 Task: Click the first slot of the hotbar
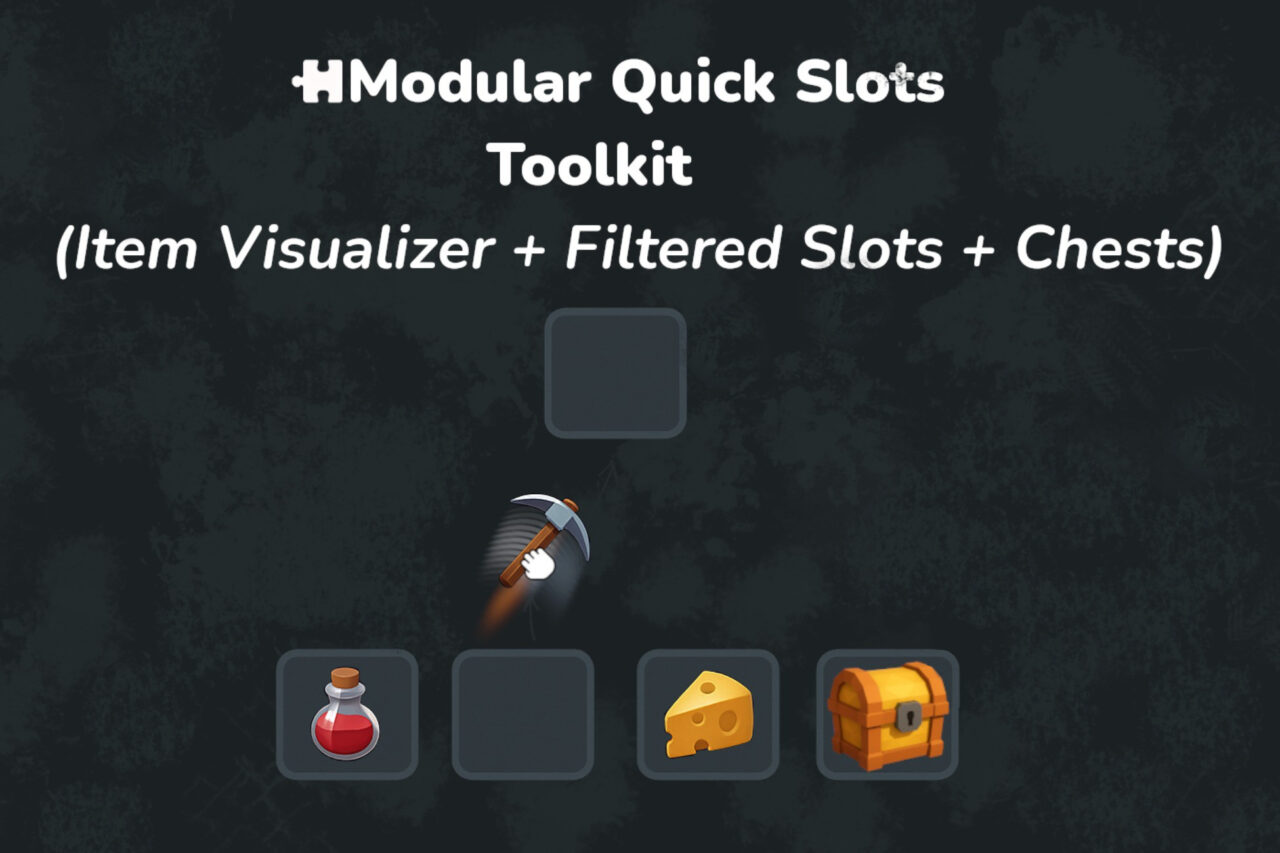click(345, 715)
